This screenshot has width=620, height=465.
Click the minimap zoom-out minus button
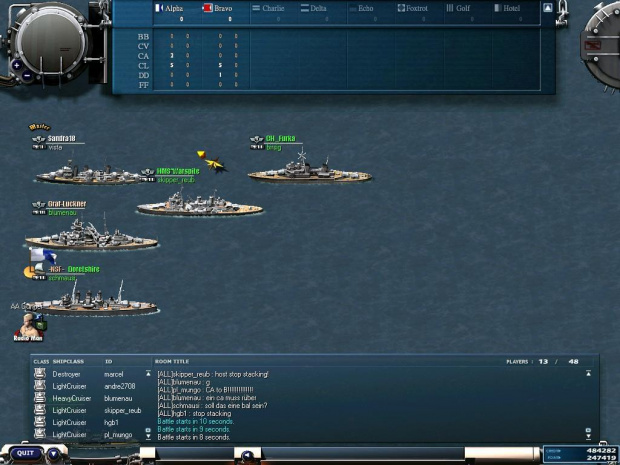tap(26, 75)
